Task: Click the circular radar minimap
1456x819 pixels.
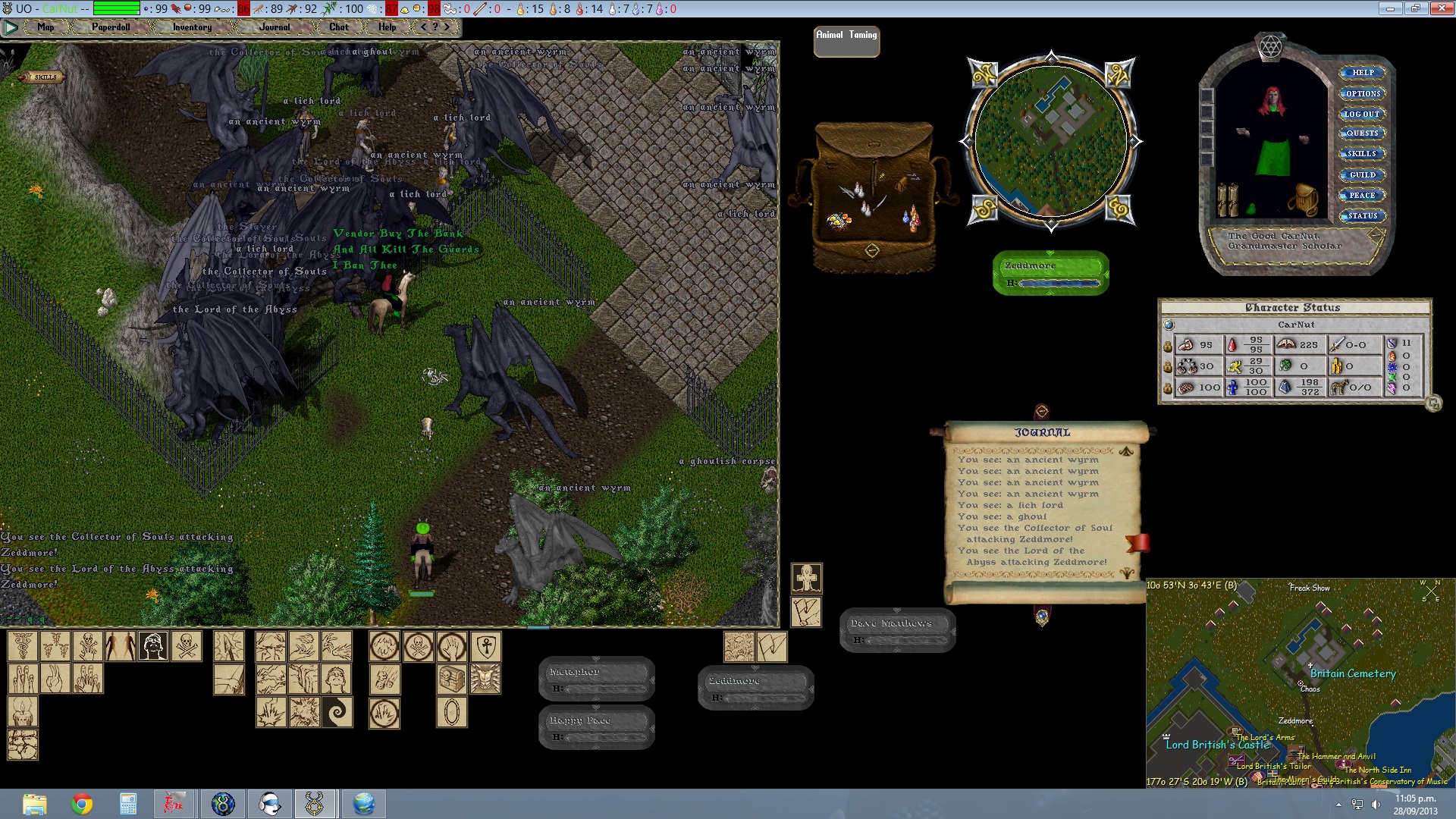Action: pyautogui.click(x=1051, y=141)
